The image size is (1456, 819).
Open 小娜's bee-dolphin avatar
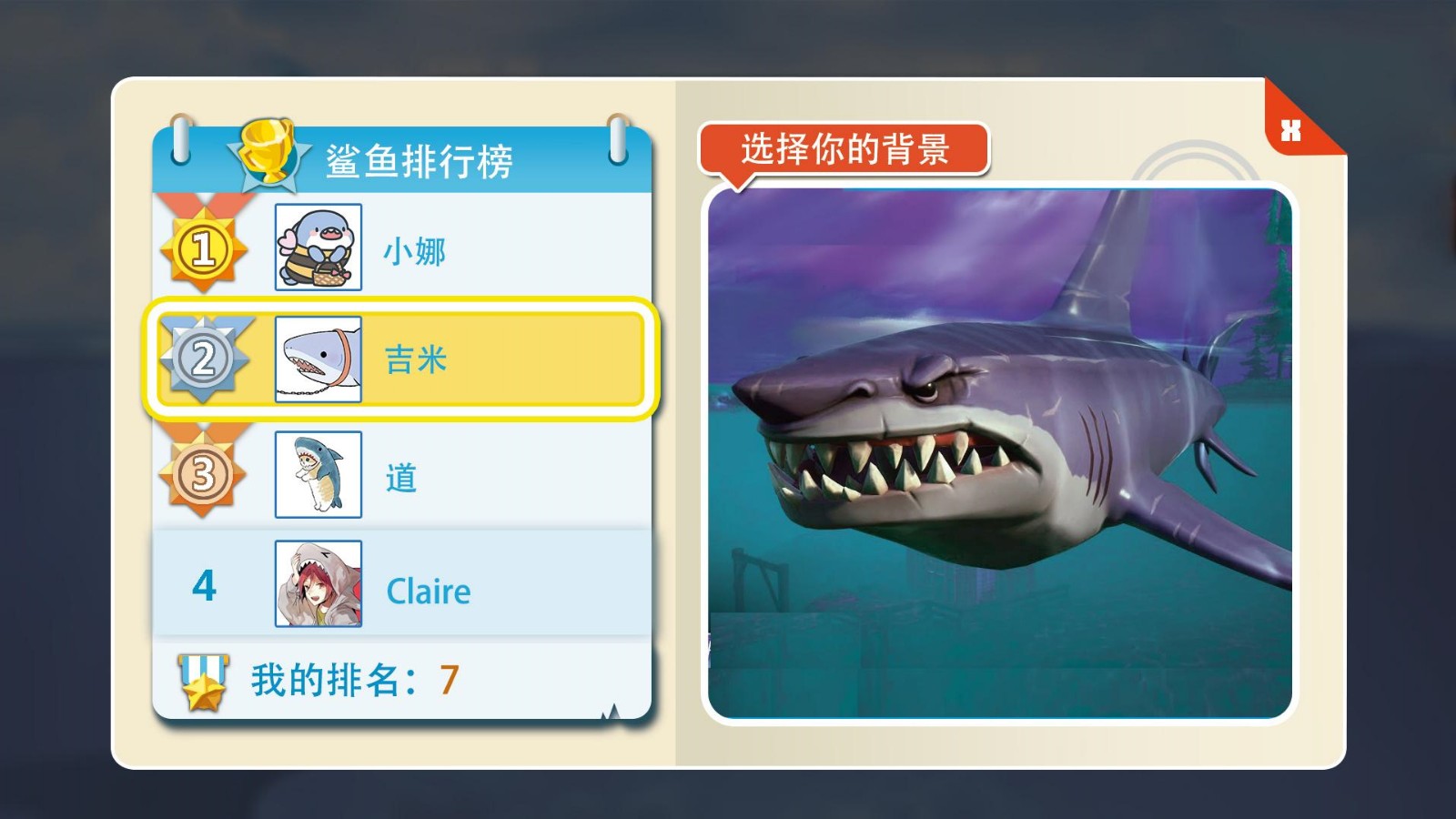point(320,248)
